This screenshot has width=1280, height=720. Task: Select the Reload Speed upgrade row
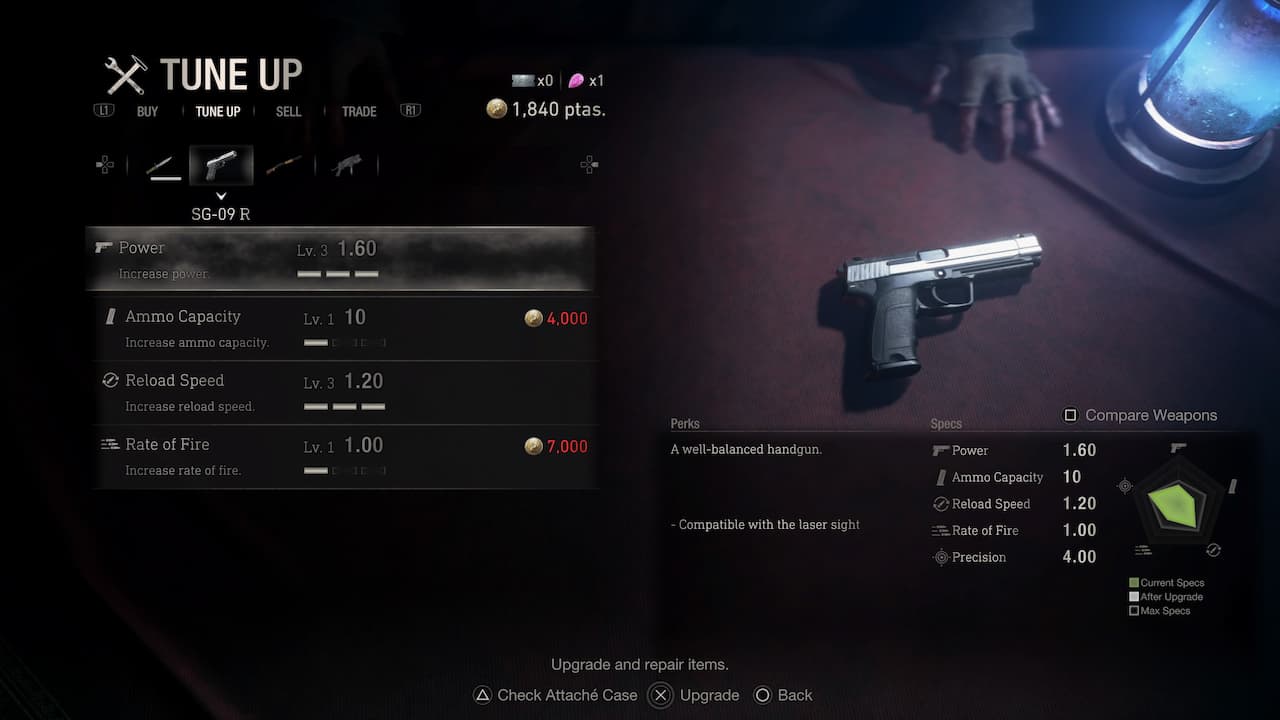click(x=346, y=392)
